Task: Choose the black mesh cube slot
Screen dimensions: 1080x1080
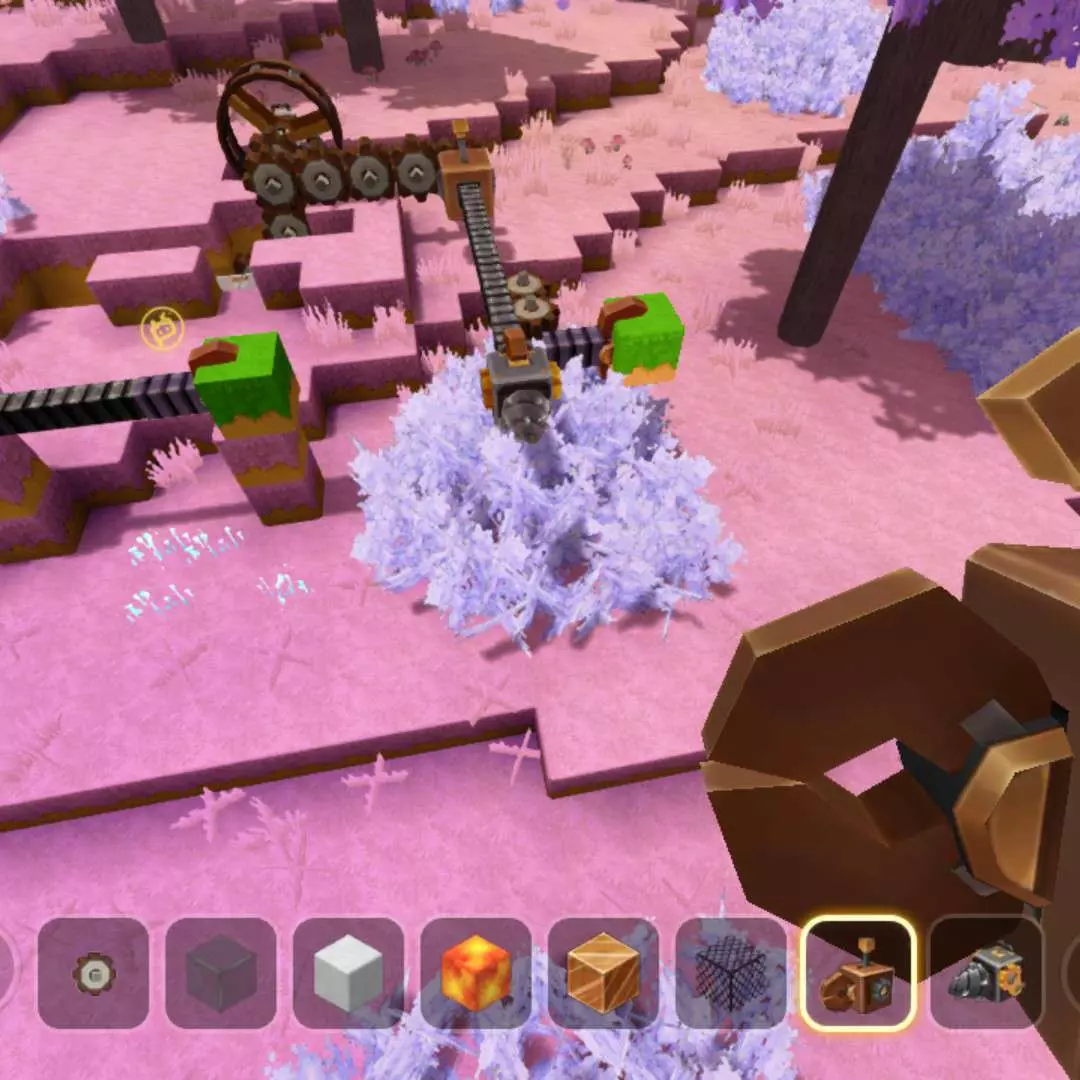Action: pos(731,973)
